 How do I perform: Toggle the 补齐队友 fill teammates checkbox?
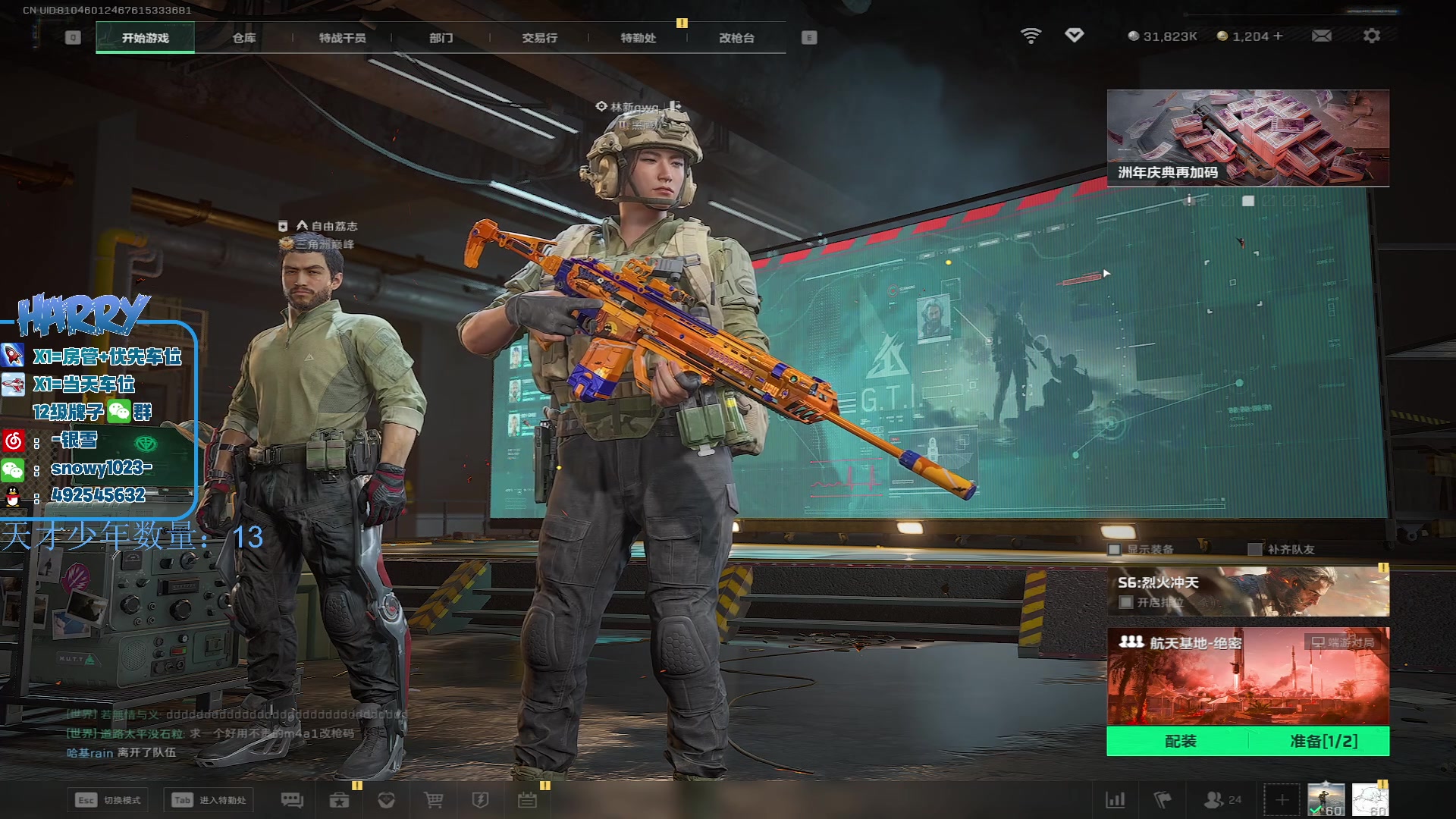1255,549
